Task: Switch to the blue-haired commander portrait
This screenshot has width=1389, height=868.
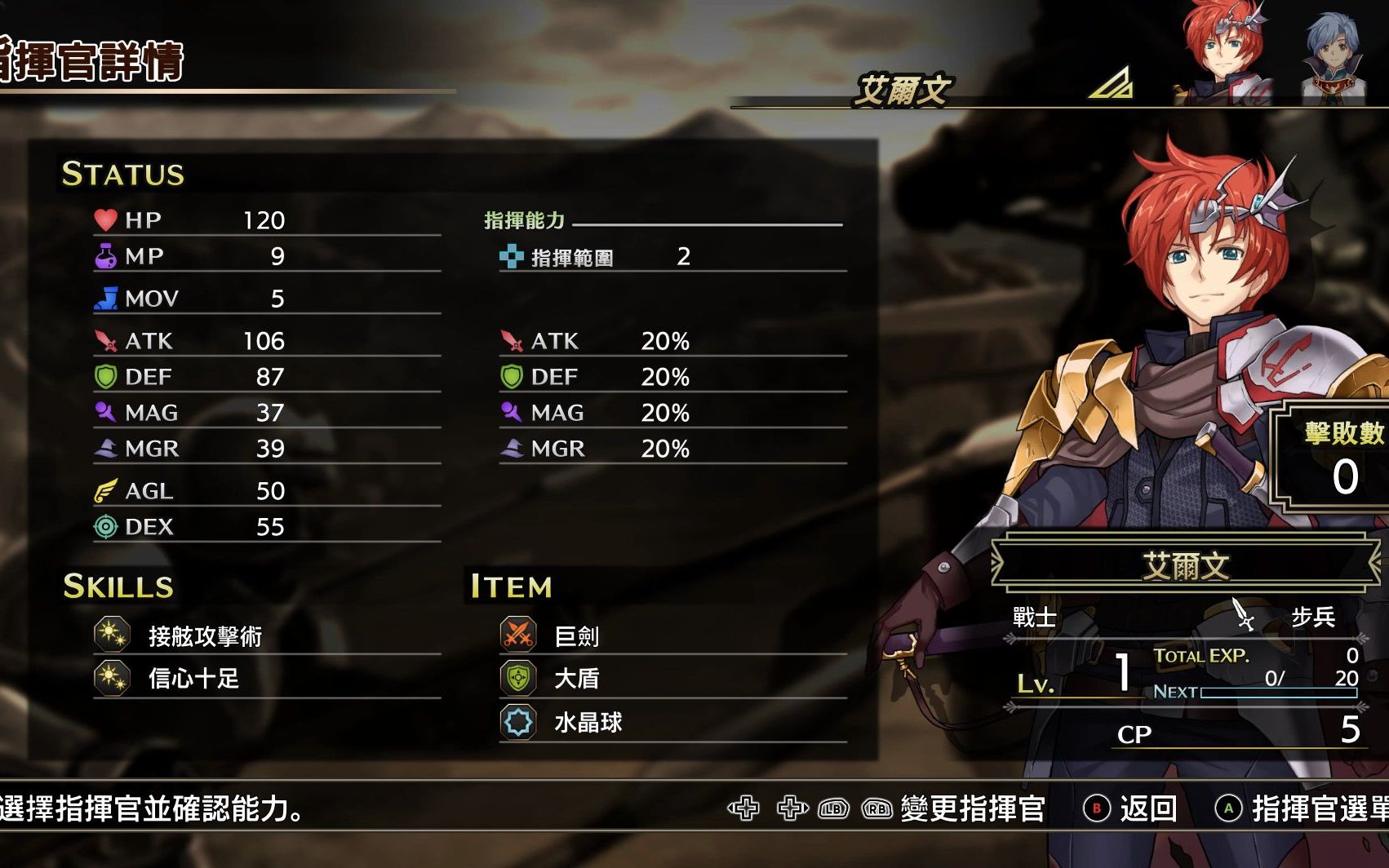Action: pyautogui.click(x=1334, y=57)
